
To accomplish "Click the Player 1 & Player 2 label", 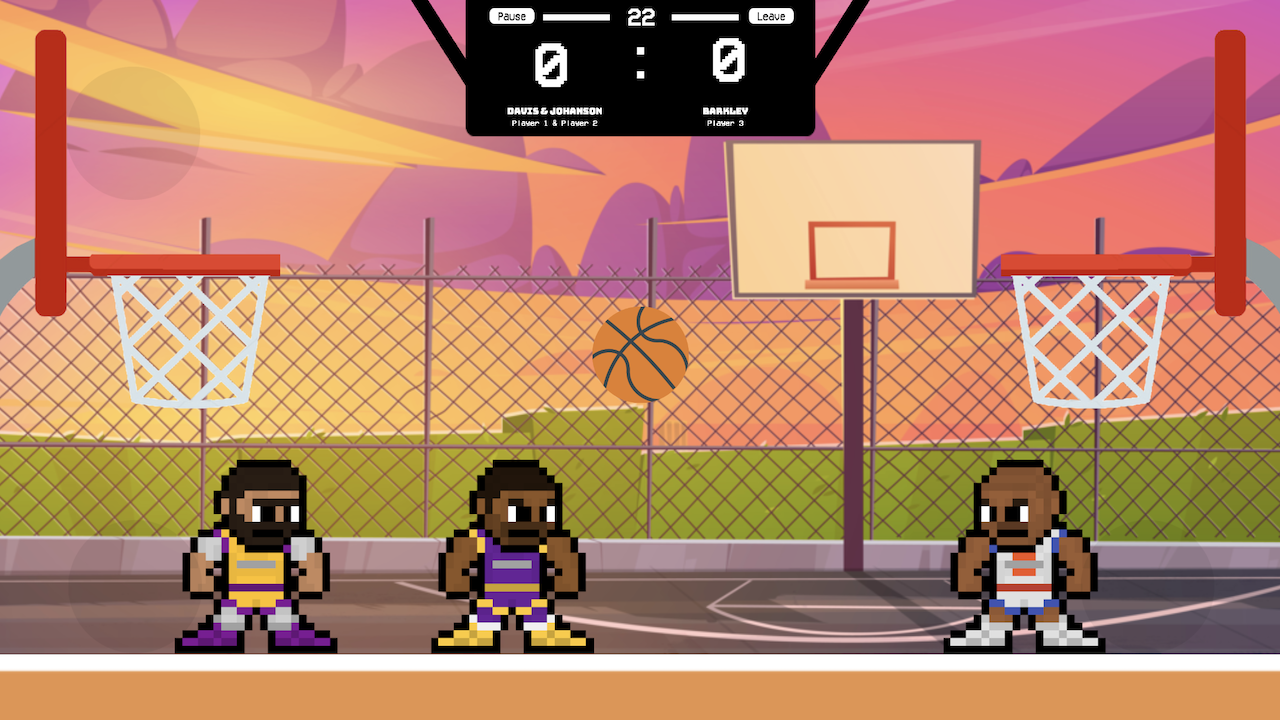I will point(556,122).
